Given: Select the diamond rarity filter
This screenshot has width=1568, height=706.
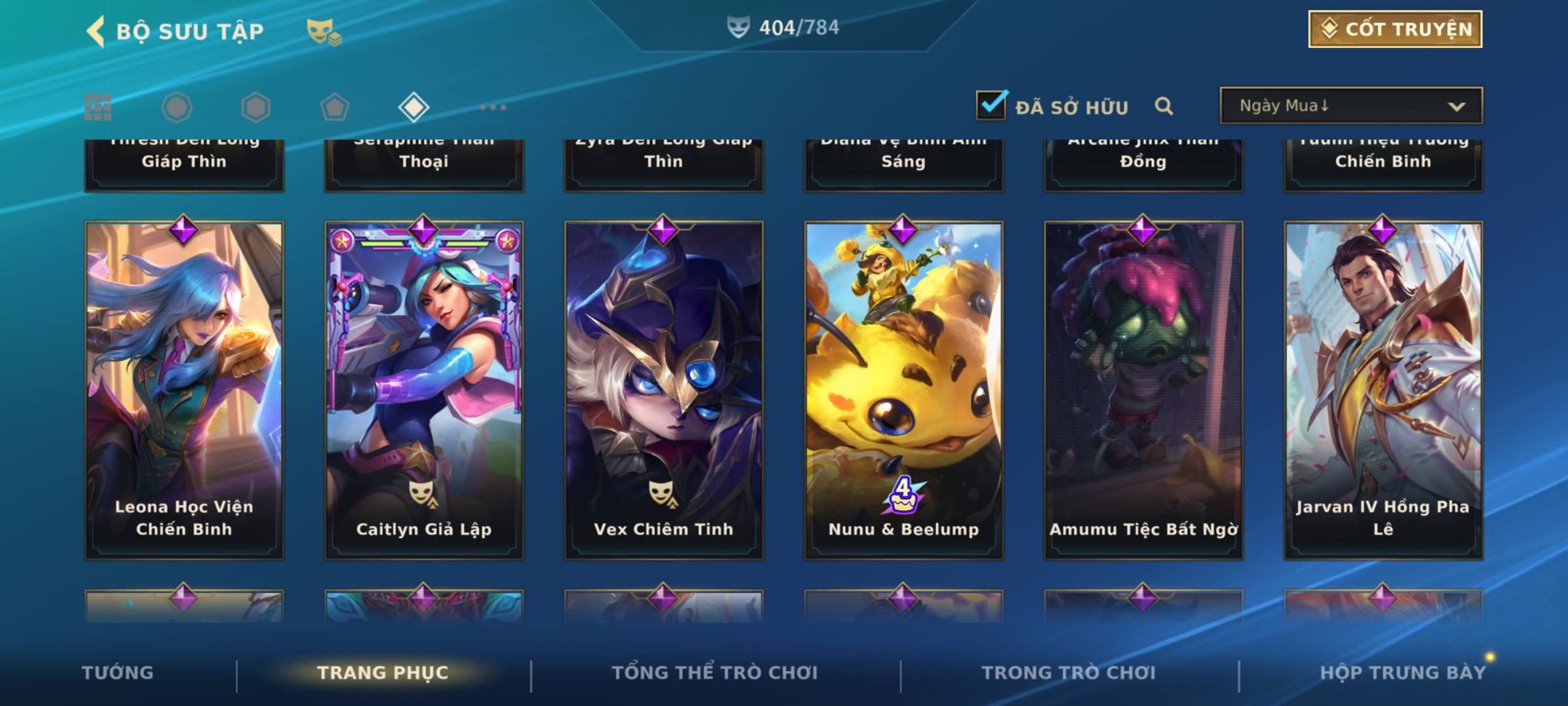Looking at the screenshot, I should [414, 107].
